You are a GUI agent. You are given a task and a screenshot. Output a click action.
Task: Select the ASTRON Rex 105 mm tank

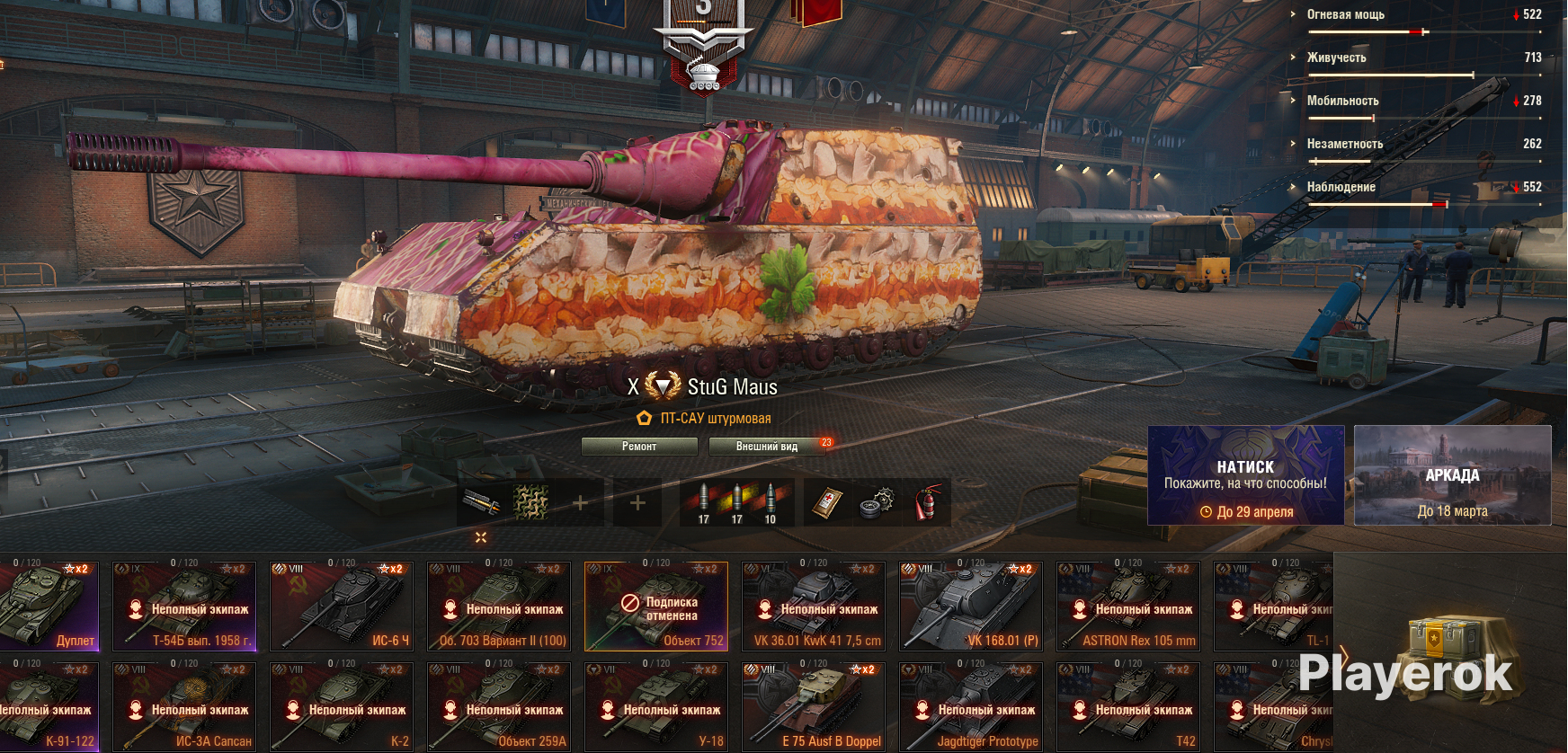[x=1128, y=606]
